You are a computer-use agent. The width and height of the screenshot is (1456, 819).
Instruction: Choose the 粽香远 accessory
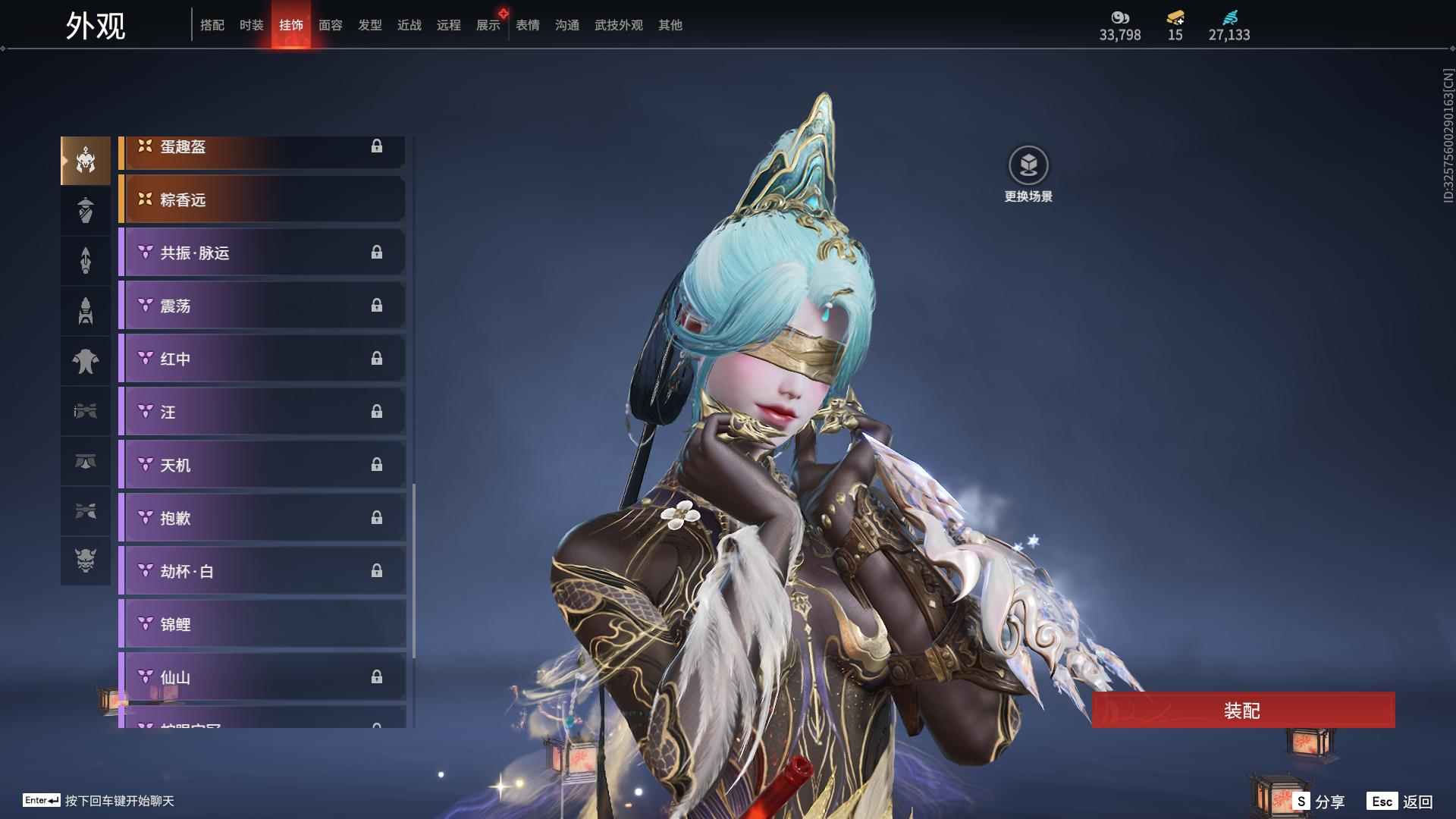tap(262, 199)
